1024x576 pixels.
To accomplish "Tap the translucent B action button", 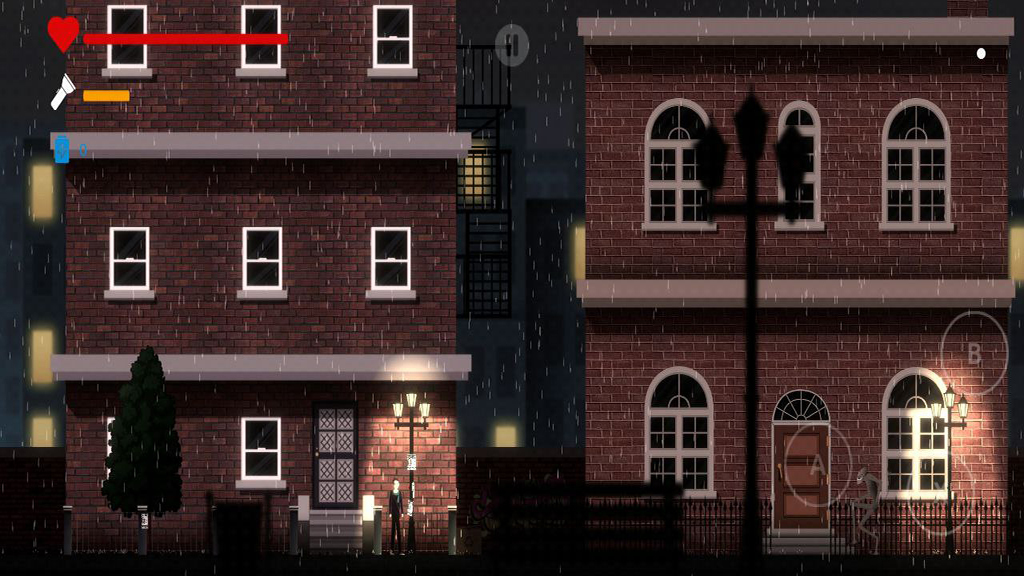I will click(x=974, y=353).
